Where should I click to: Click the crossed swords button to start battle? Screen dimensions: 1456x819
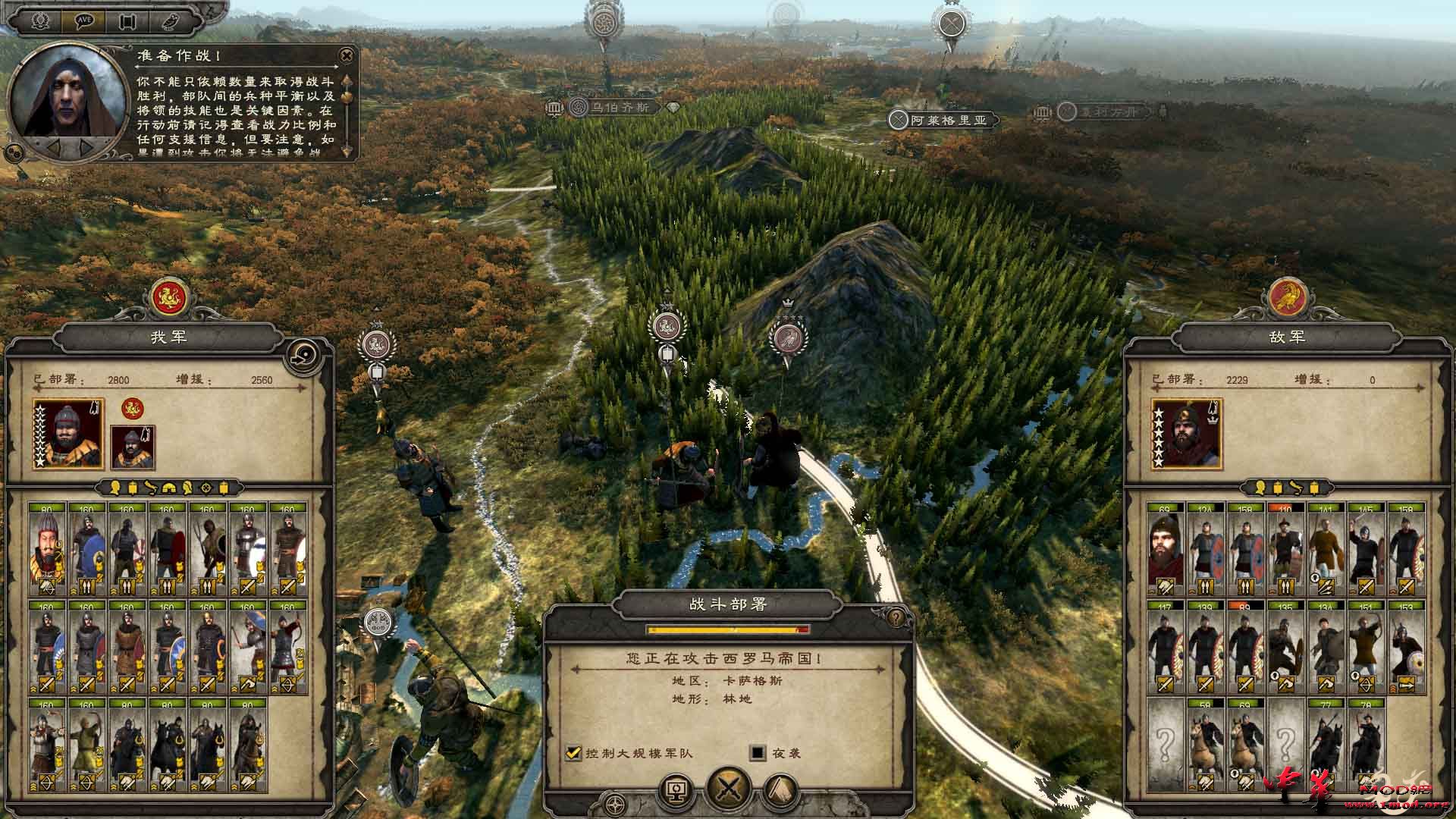click(x=730, y=789)
